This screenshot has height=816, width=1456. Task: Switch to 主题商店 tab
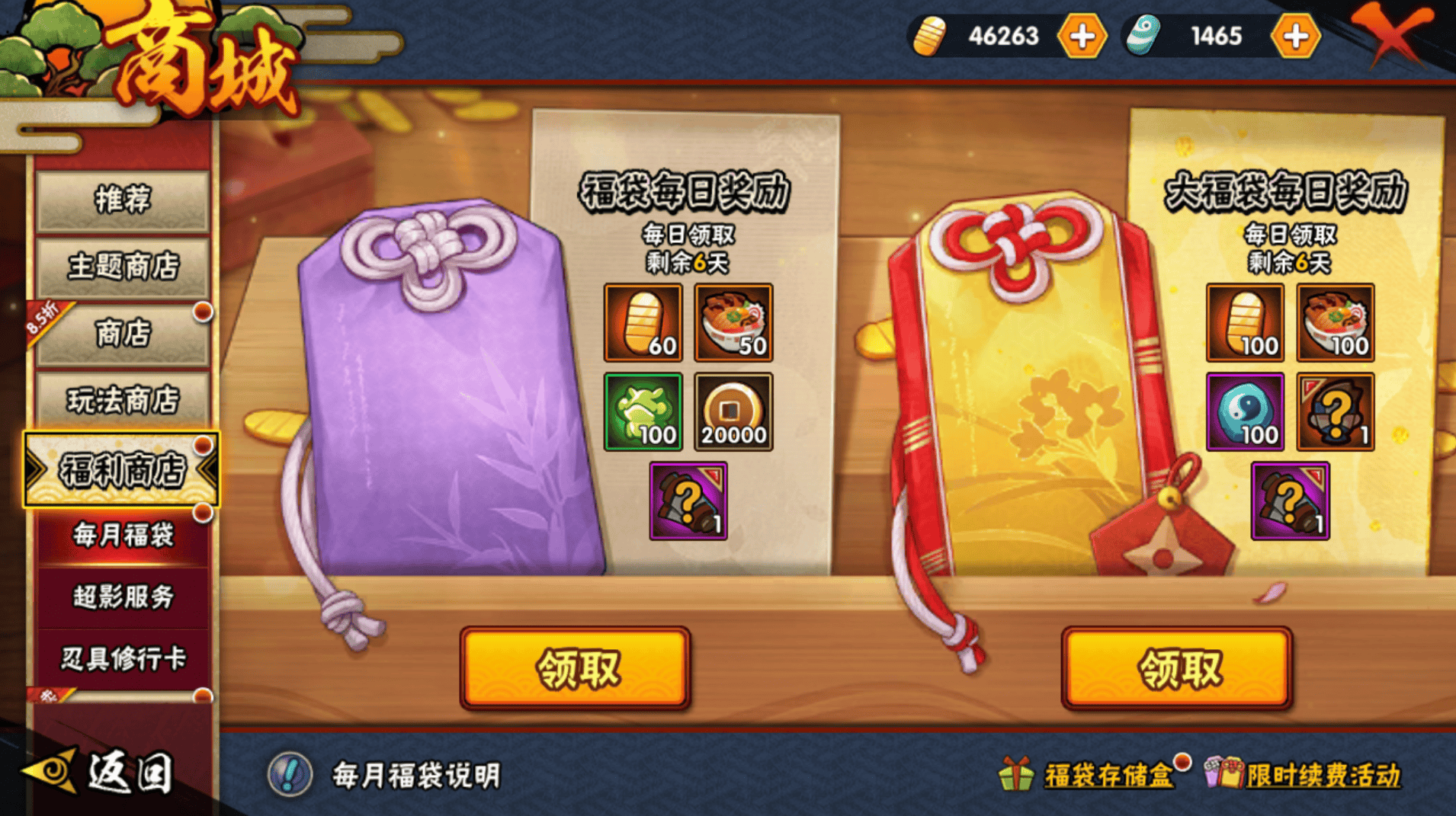coord(122,267)
